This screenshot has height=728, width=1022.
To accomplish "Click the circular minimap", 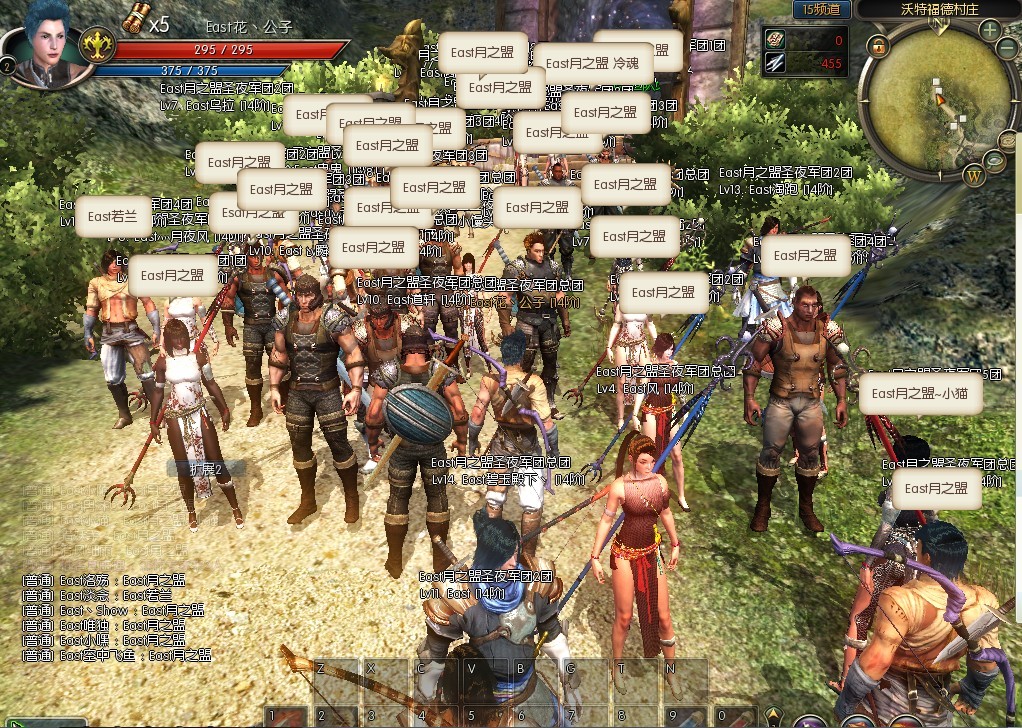I will pos(938,100).
